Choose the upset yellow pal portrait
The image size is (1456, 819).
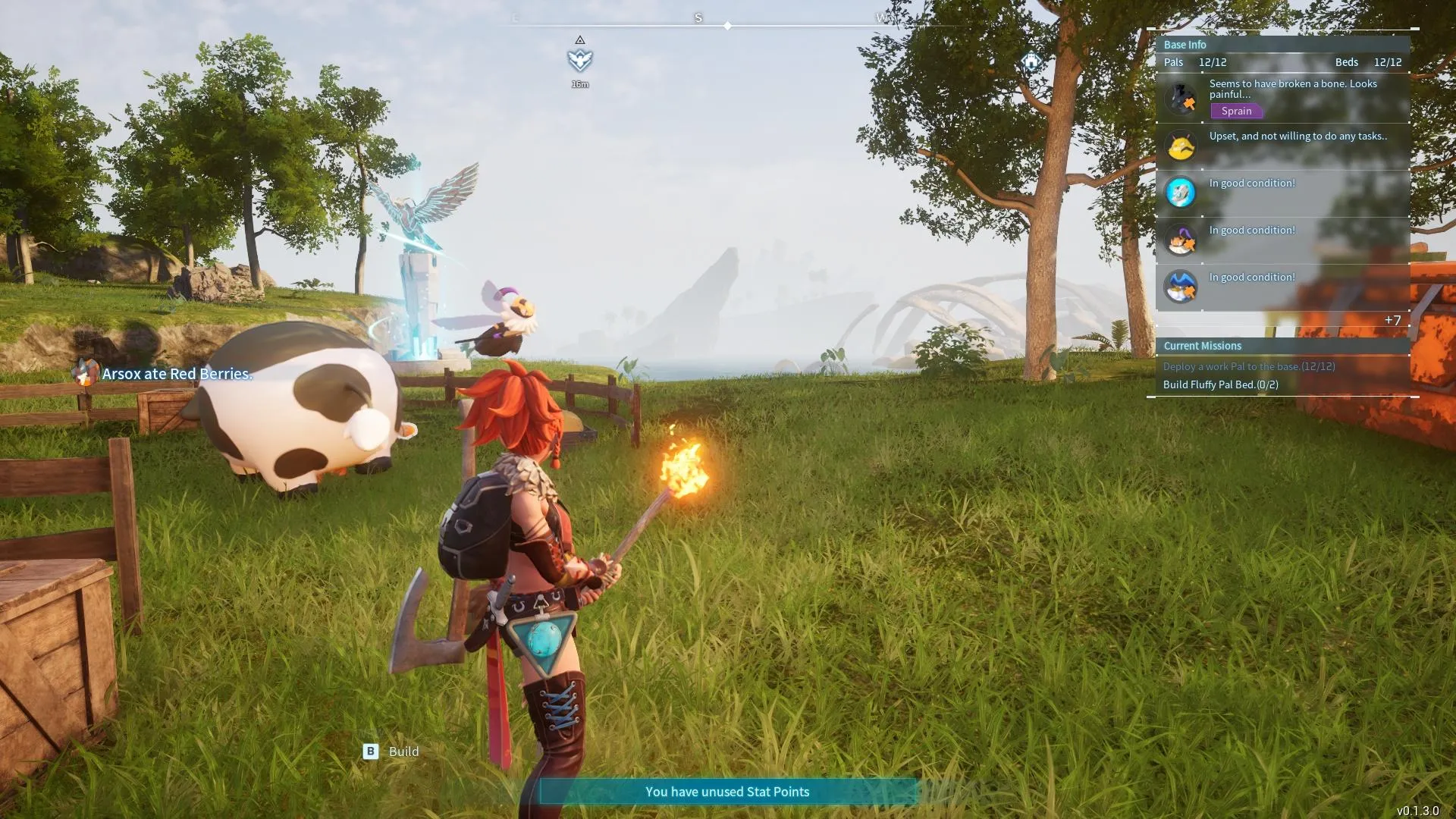pyautogui.click(x=1181, y=146)
